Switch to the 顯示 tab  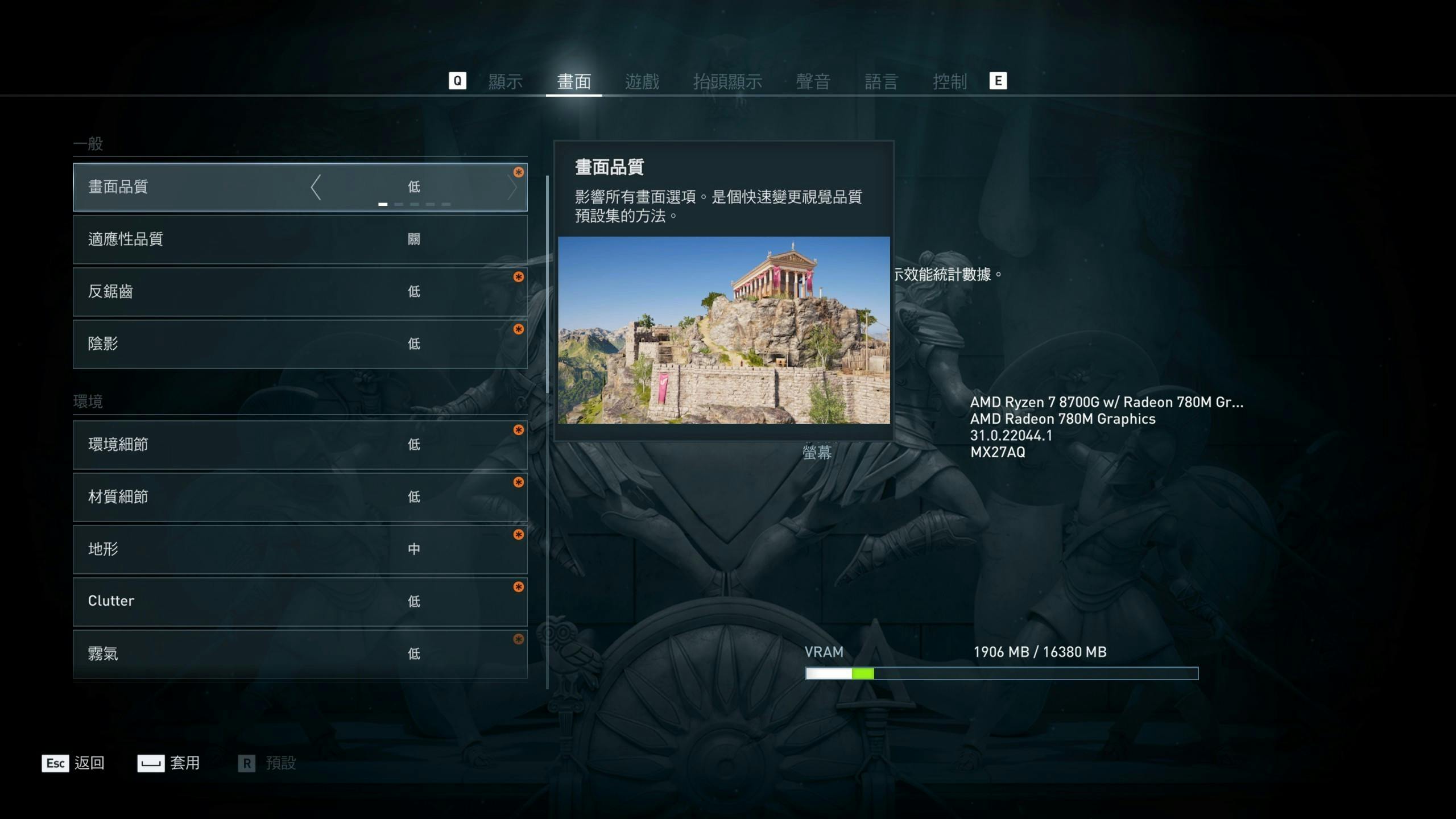click(505, 81)
